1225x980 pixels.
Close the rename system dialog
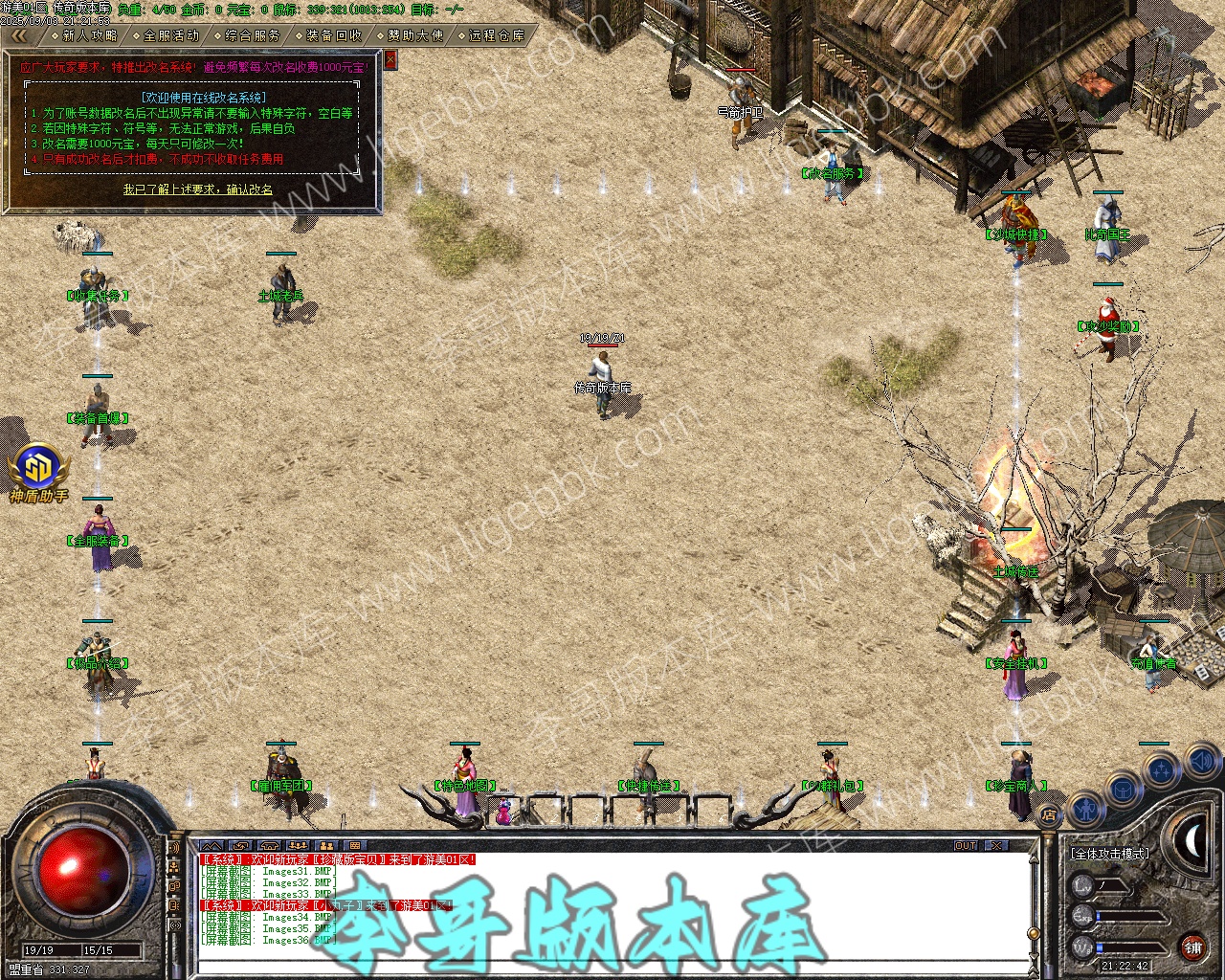[390, 59]
